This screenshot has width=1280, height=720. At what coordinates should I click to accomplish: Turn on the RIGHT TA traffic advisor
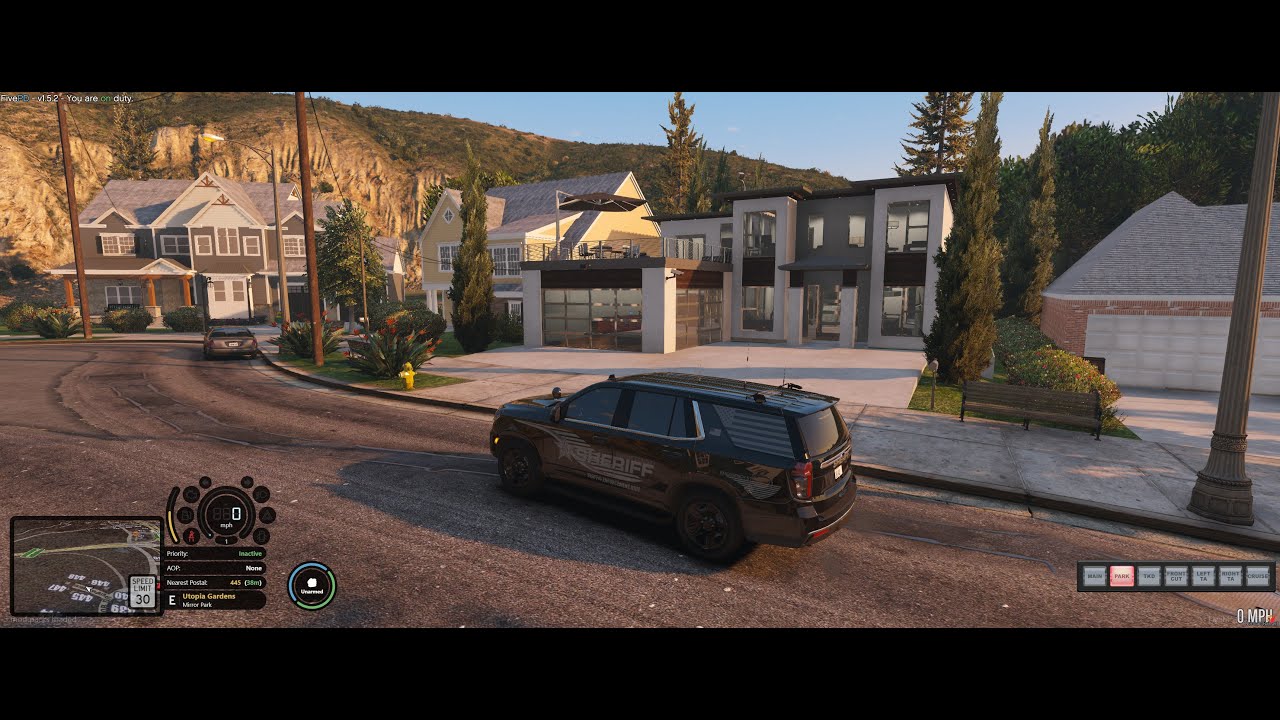[1230, 576]
